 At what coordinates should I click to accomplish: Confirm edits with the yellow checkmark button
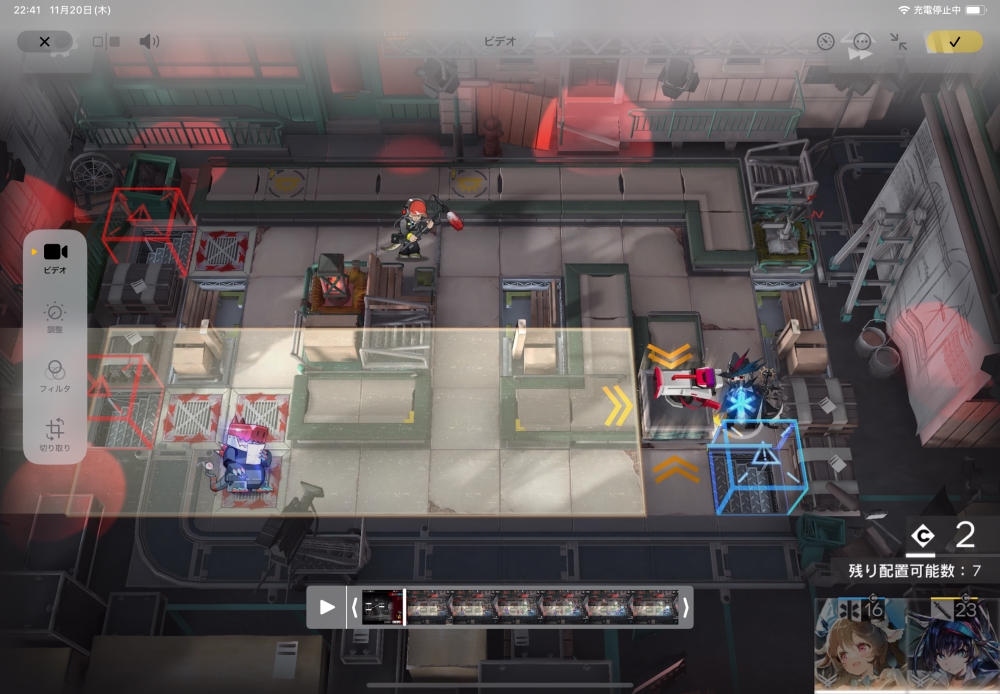pos(954,41)
